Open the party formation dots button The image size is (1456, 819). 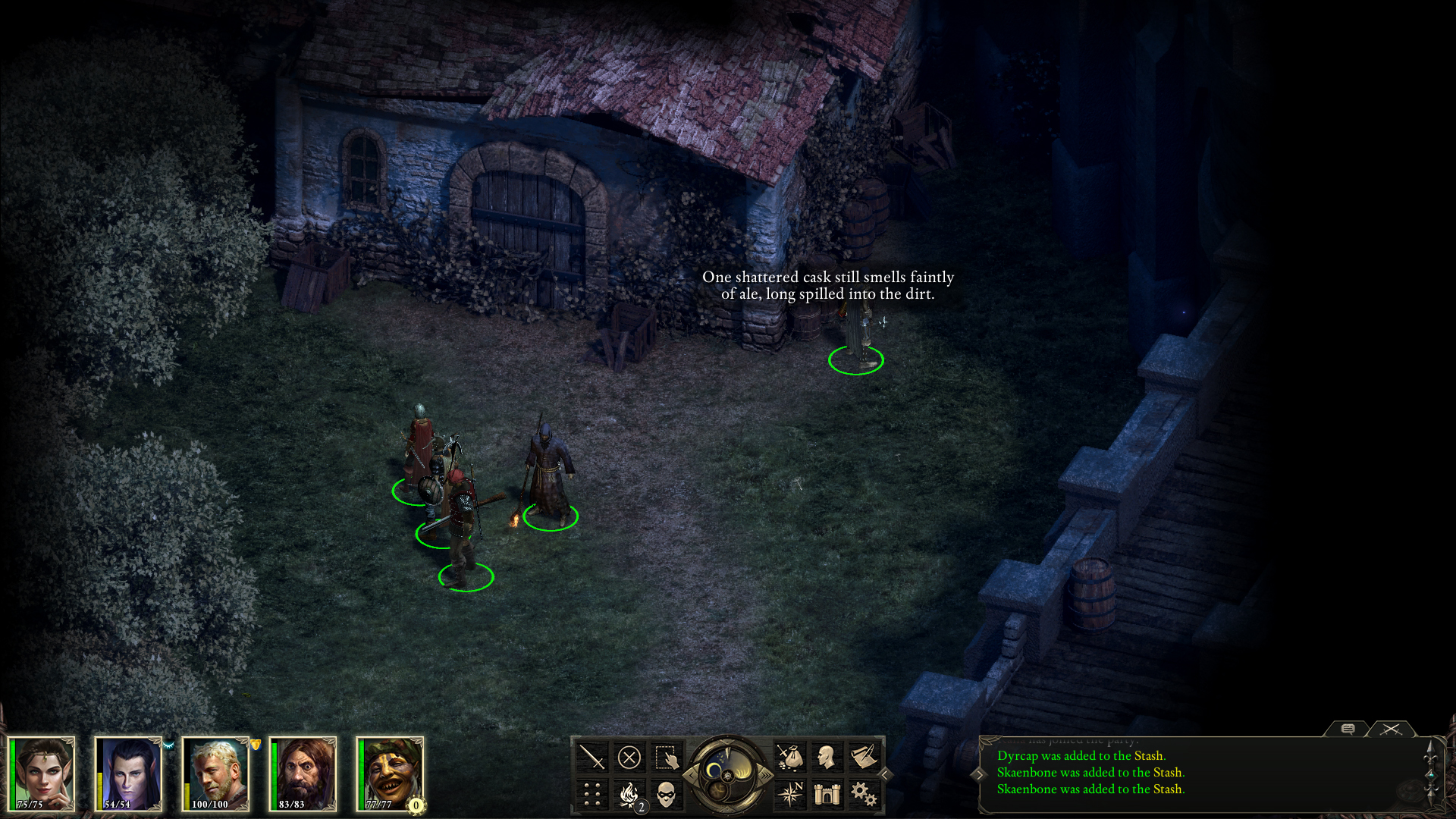pos(591,794)
